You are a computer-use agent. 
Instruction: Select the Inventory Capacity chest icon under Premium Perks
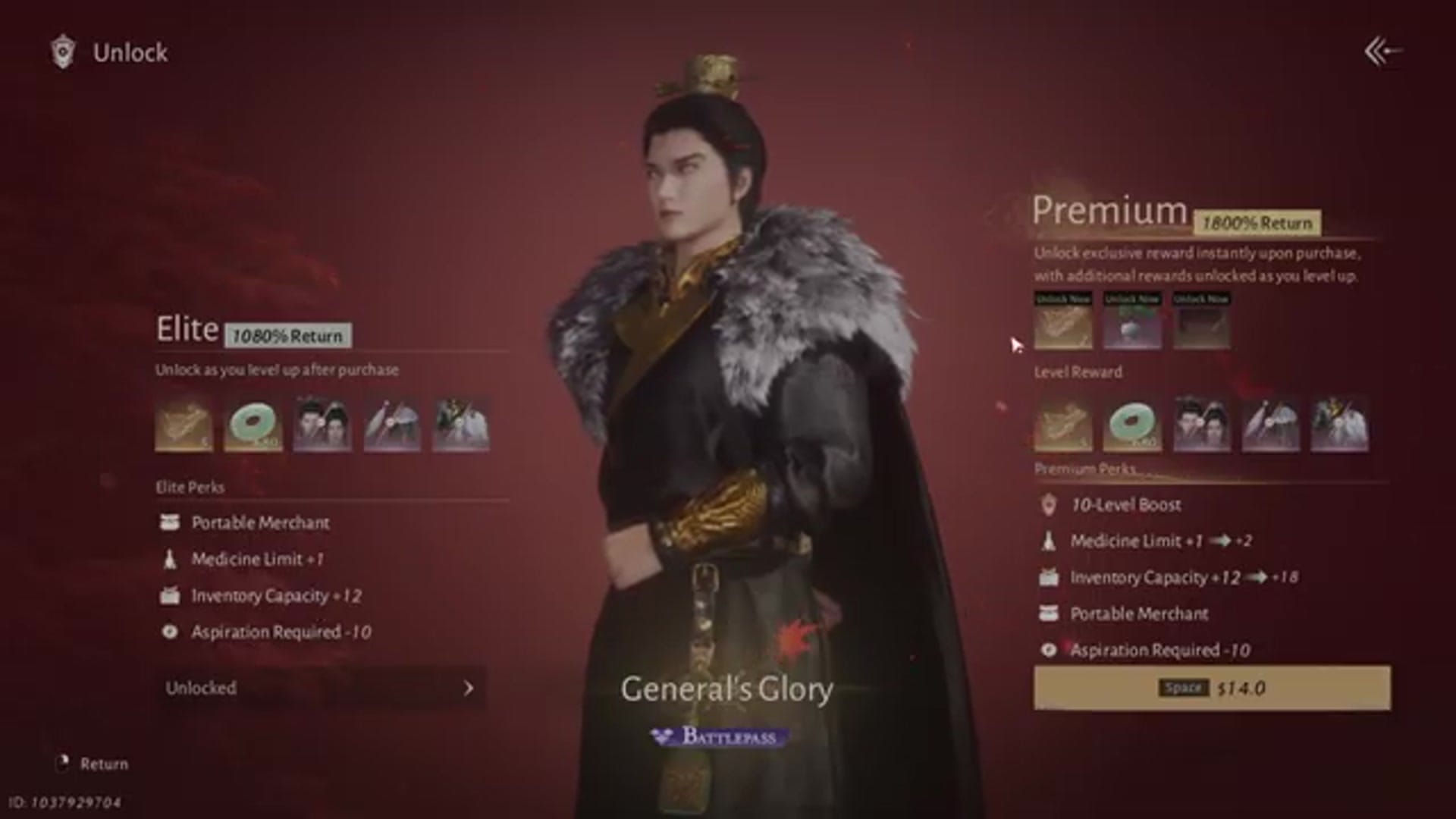(1047, 578)
